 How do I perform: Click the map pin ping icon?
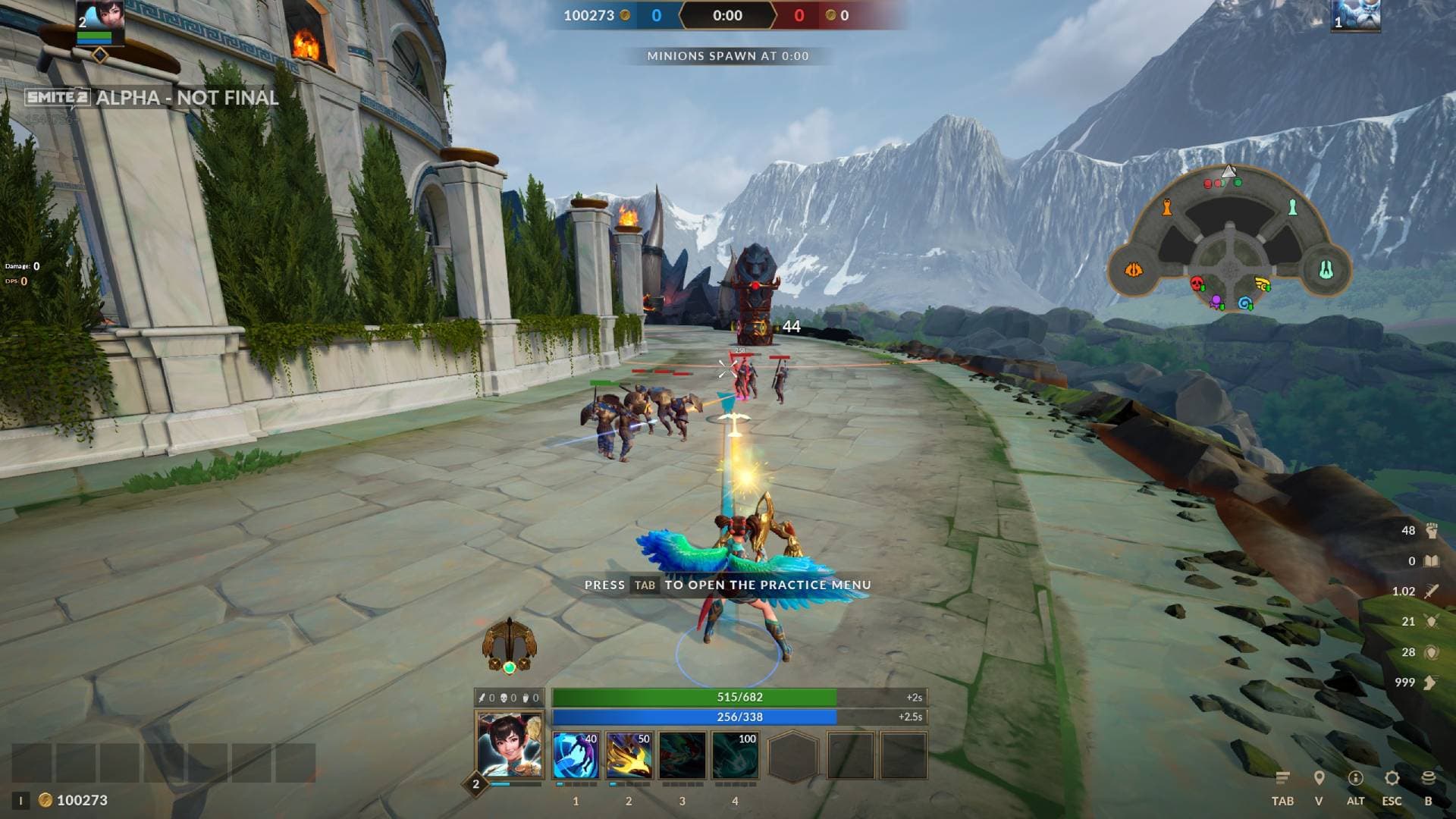click(1319, 778)
